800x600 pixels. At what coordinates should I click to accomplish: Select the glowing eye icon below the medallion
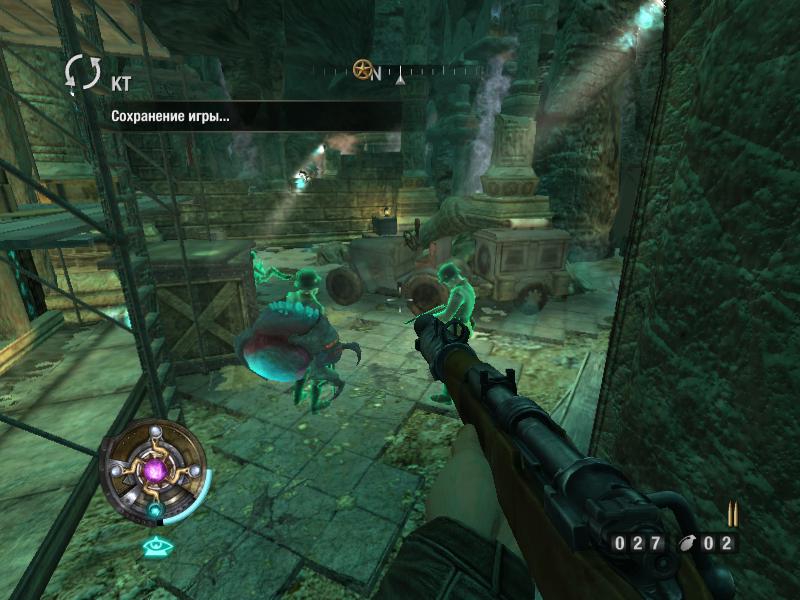point(154,545)
